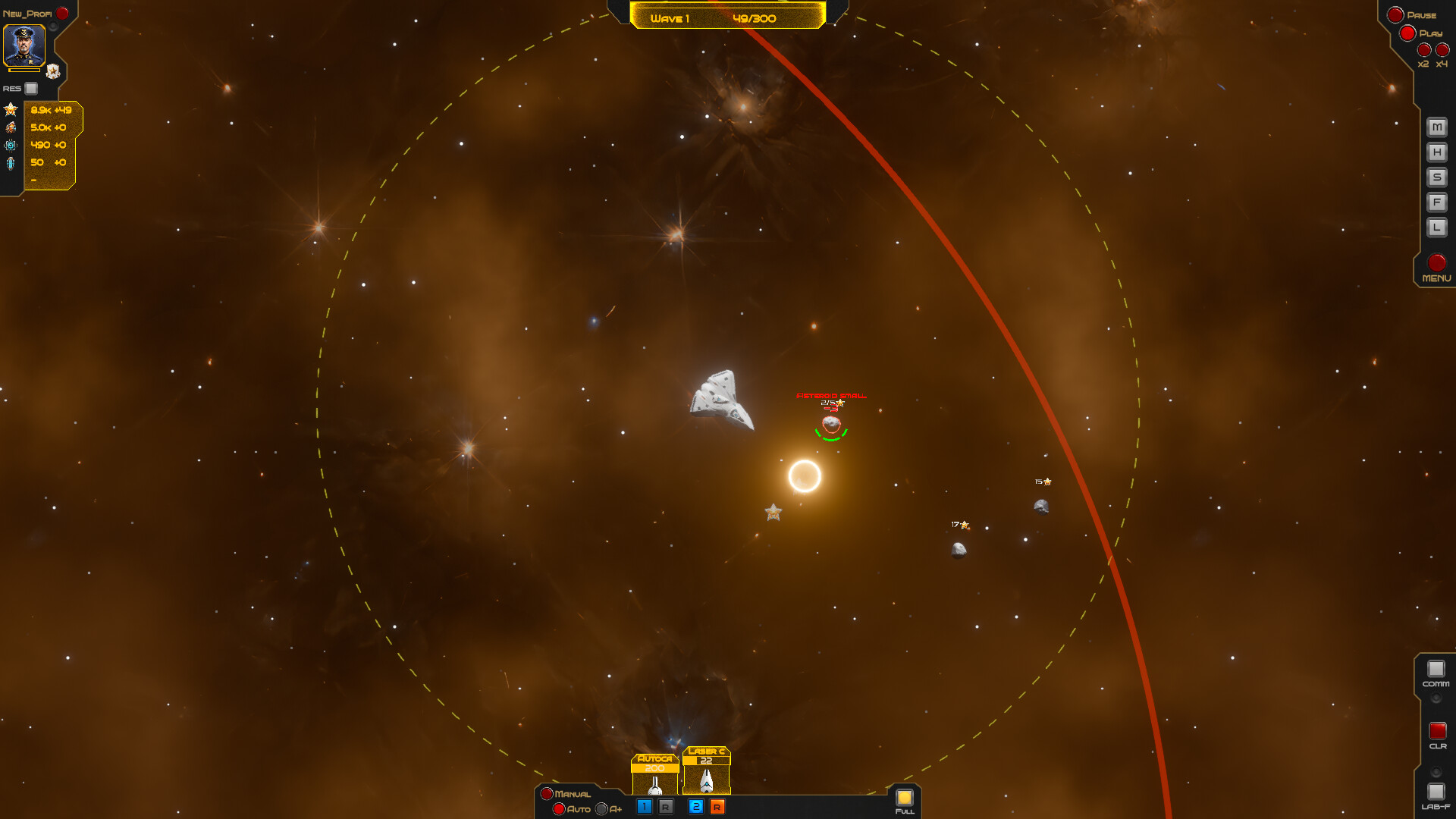Open the commander portrait
1456x819 pixels.
pyautogui.click(x=24, y=45)
